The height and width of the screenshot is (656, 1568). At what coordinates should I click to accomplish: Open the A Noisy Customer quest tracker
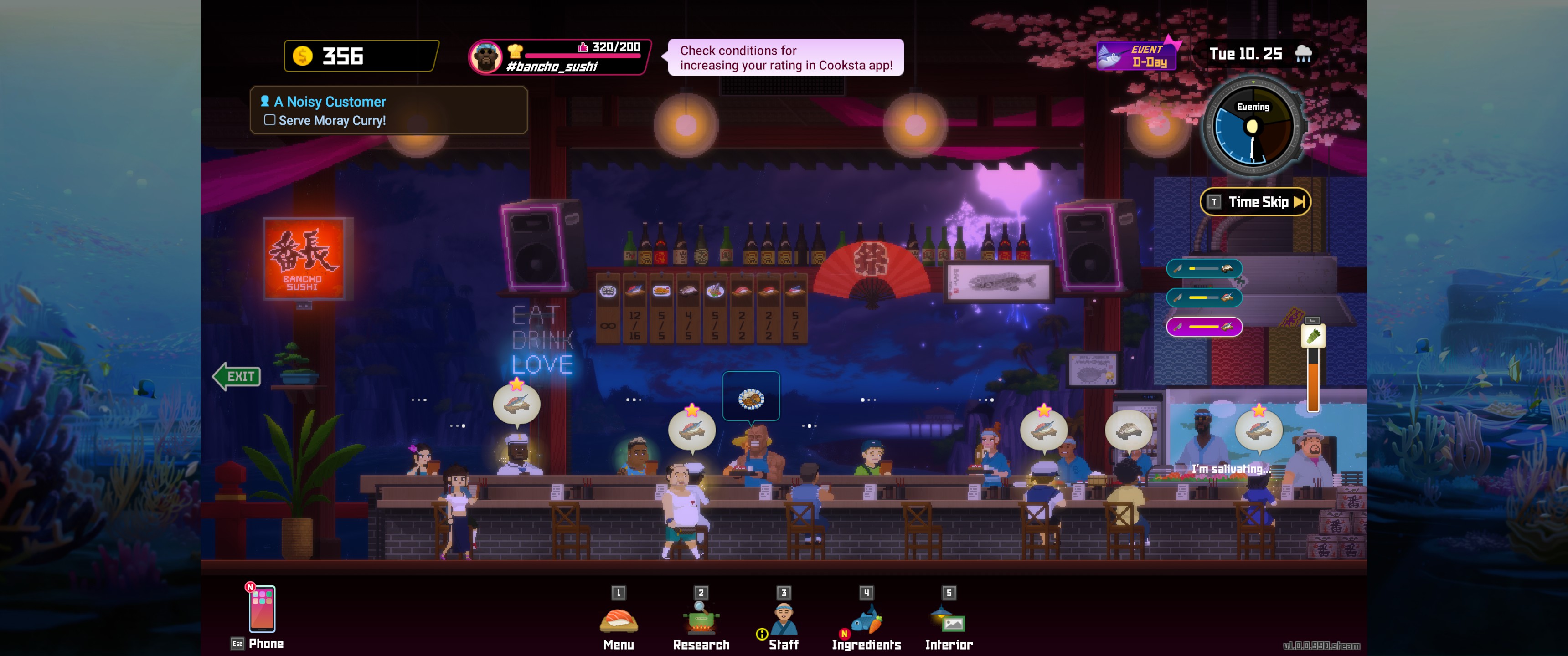point(388,110)
